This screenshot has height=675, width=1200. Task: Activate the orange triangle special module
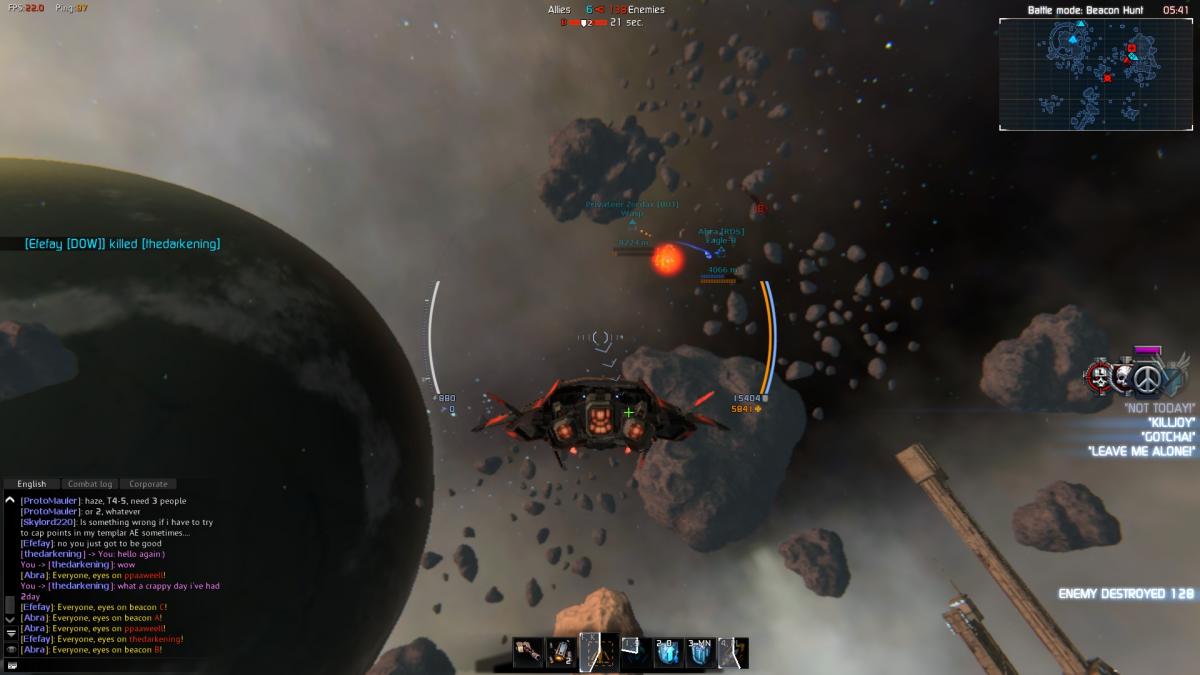(597, 653)
